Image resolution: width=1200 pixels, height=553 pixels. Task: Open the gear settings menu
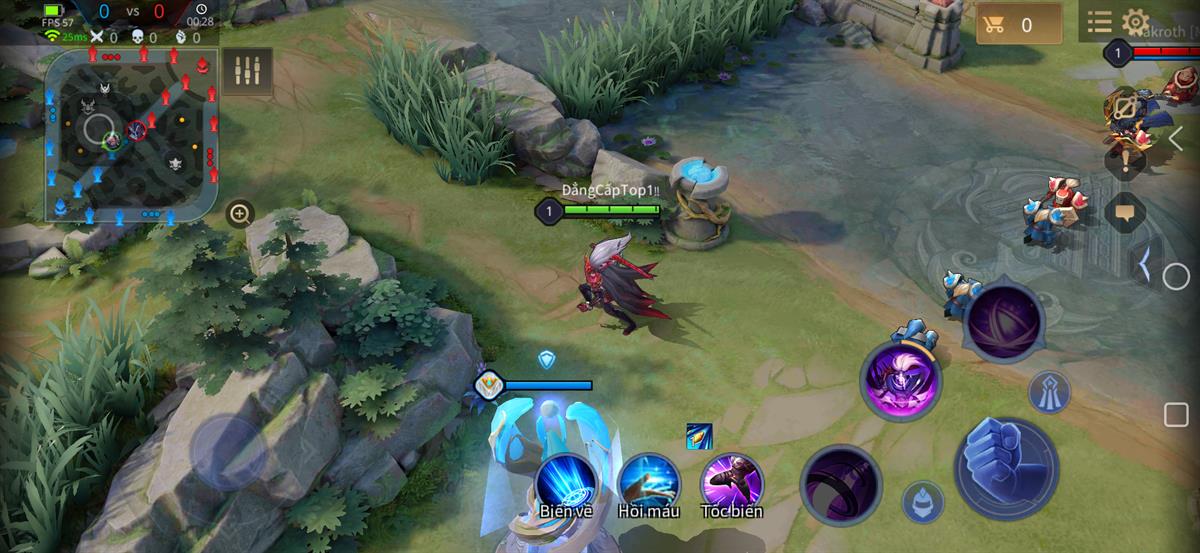coord(1135,22)
